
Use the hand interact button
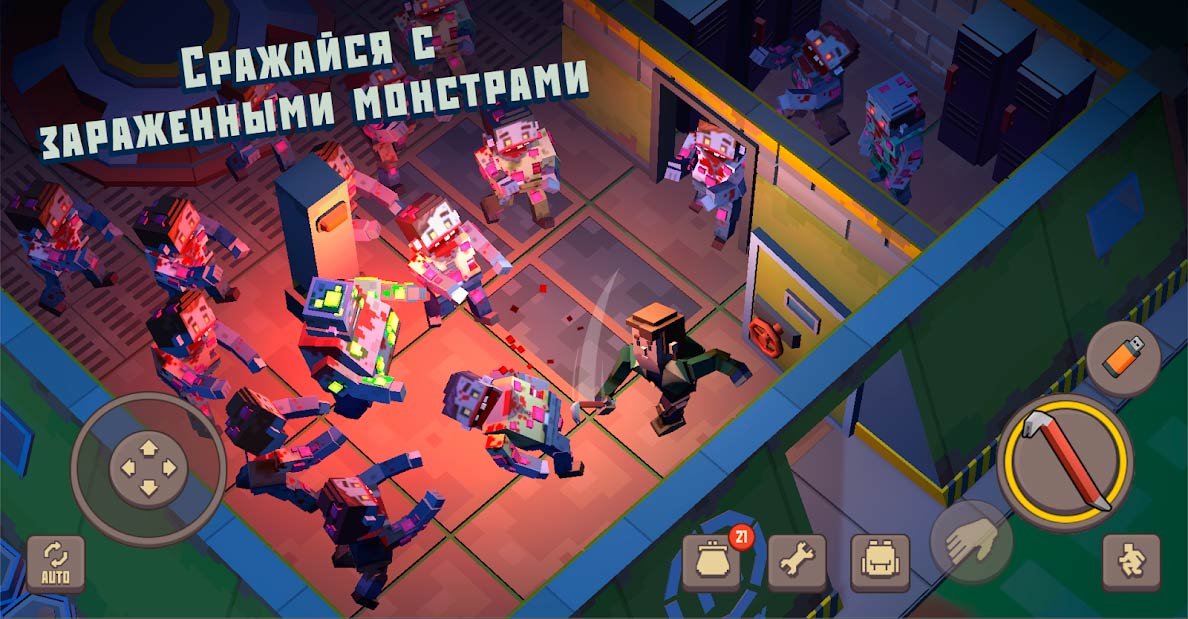click(971, 543)
